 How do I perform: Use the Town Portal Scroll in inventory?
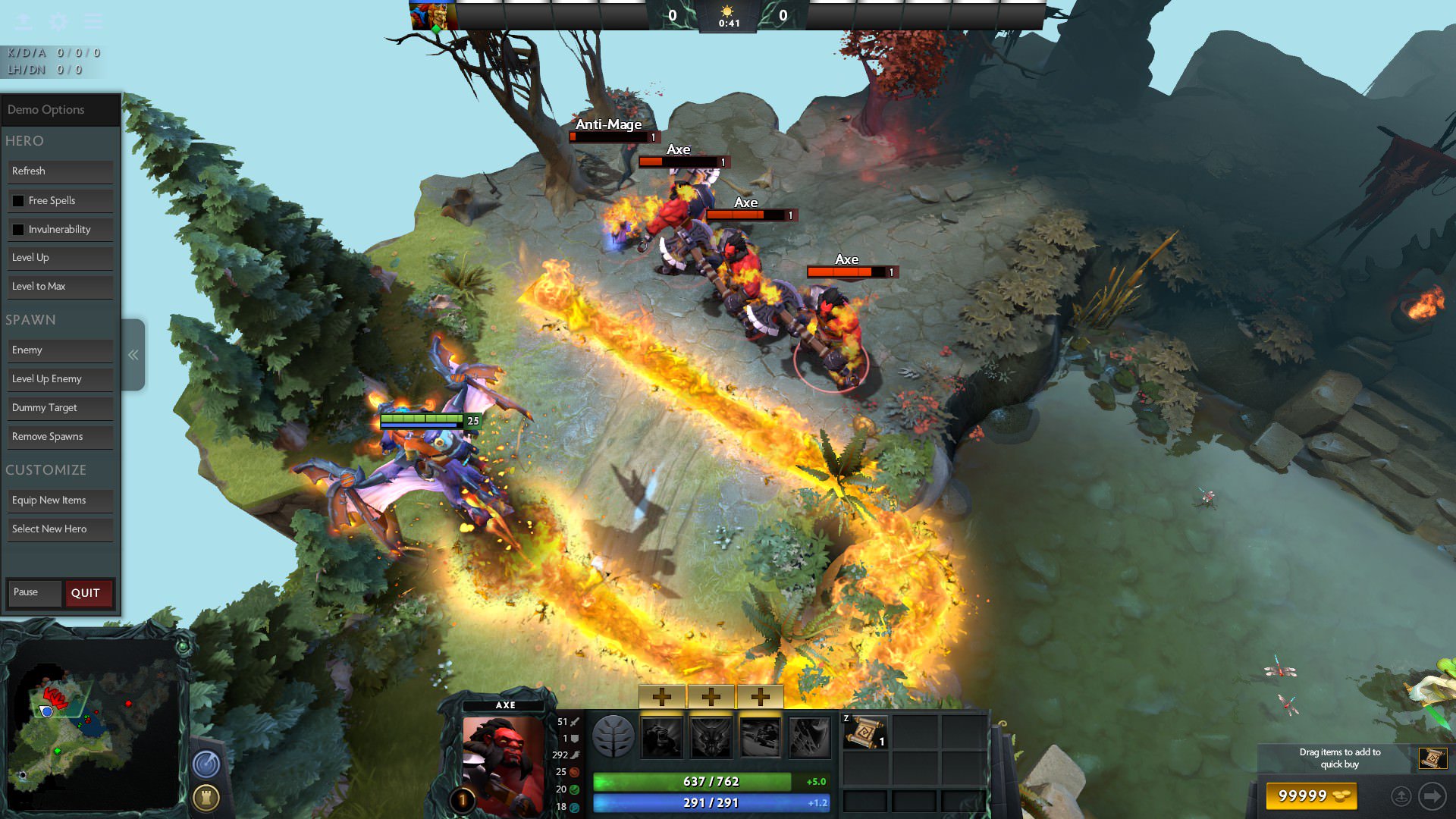tap(865, 733)
